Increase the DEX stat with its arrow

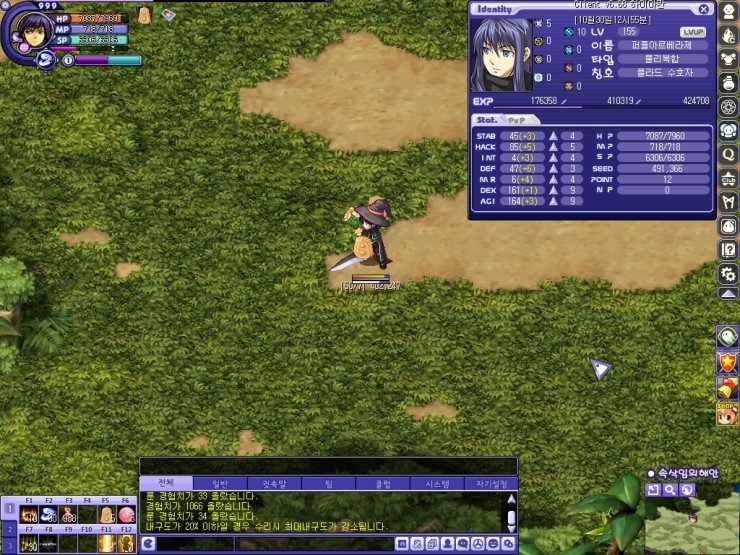[551, 190]
